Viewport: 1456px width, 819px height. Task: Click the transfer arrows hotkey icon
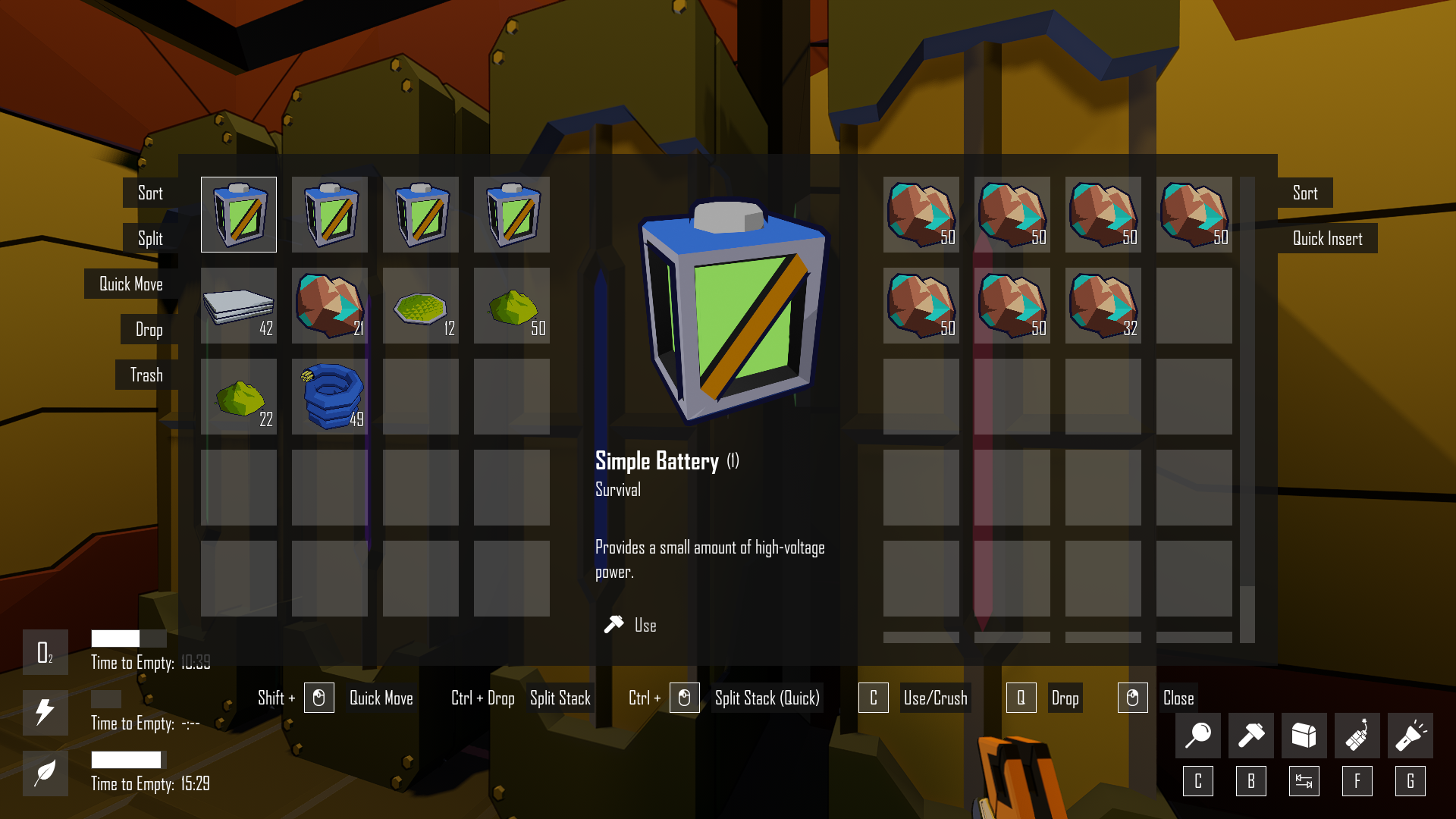1304,780
